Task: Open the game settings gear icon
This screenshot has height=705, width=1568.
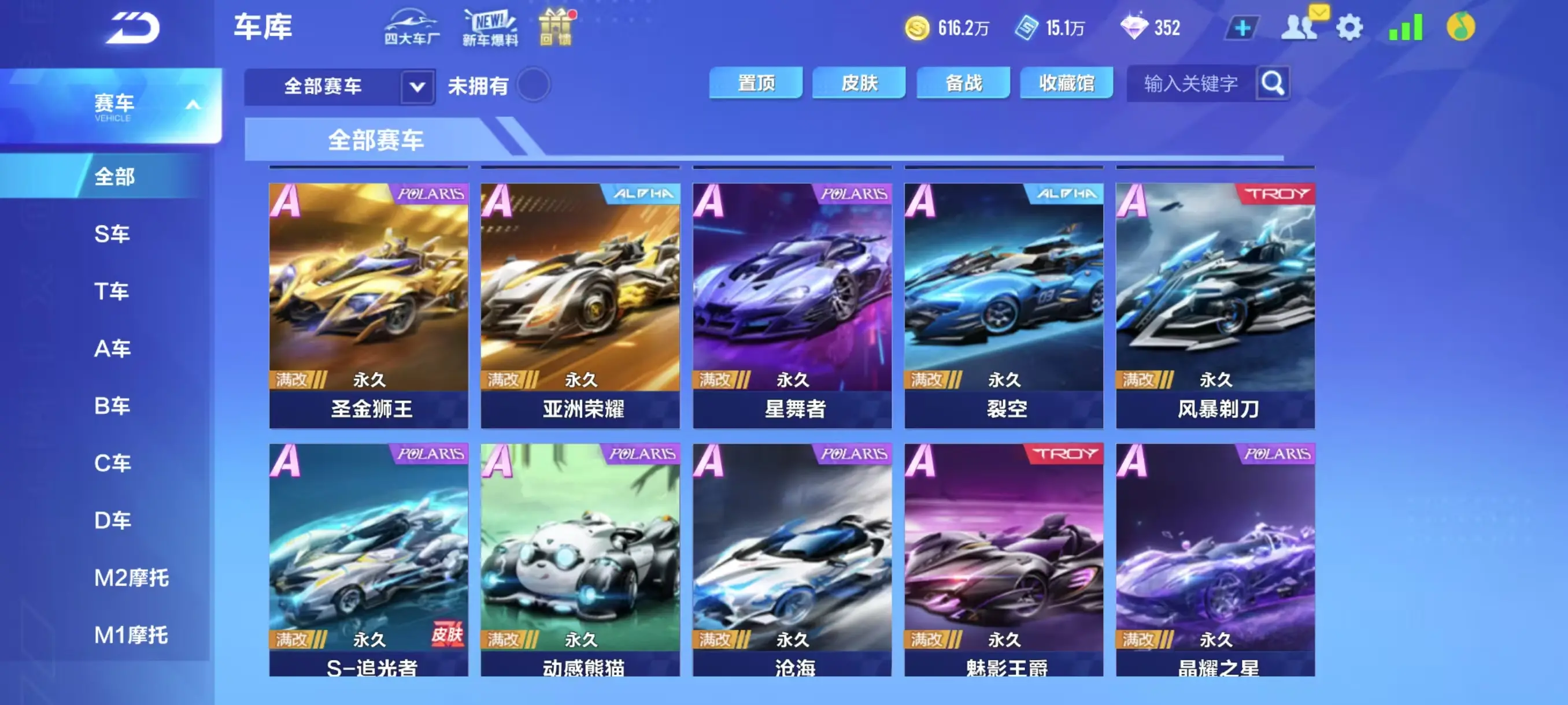Action: point(1351,27)
